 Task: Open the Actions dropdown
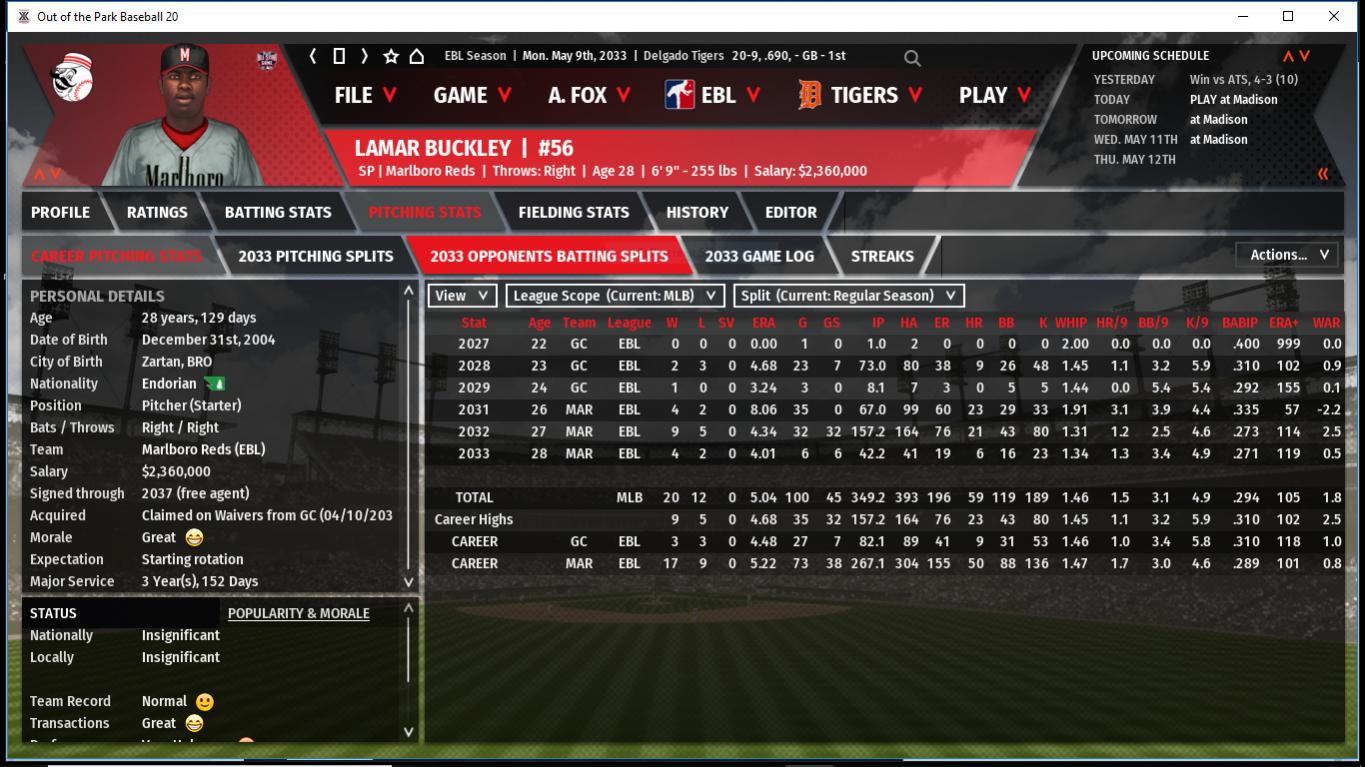click(1288, 255)
